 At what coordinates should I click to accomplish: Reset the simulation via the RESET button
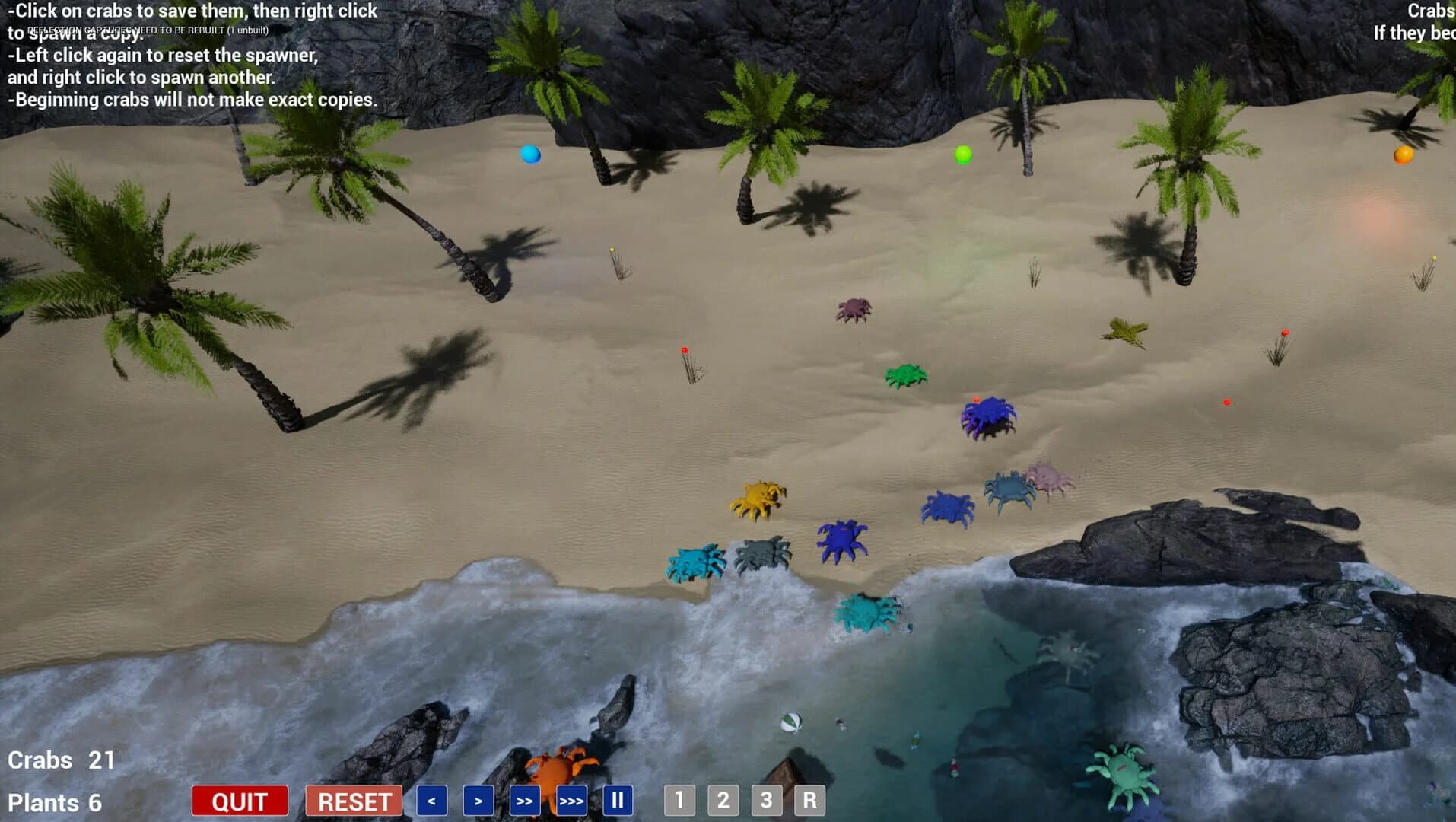[x=353, y=800]
